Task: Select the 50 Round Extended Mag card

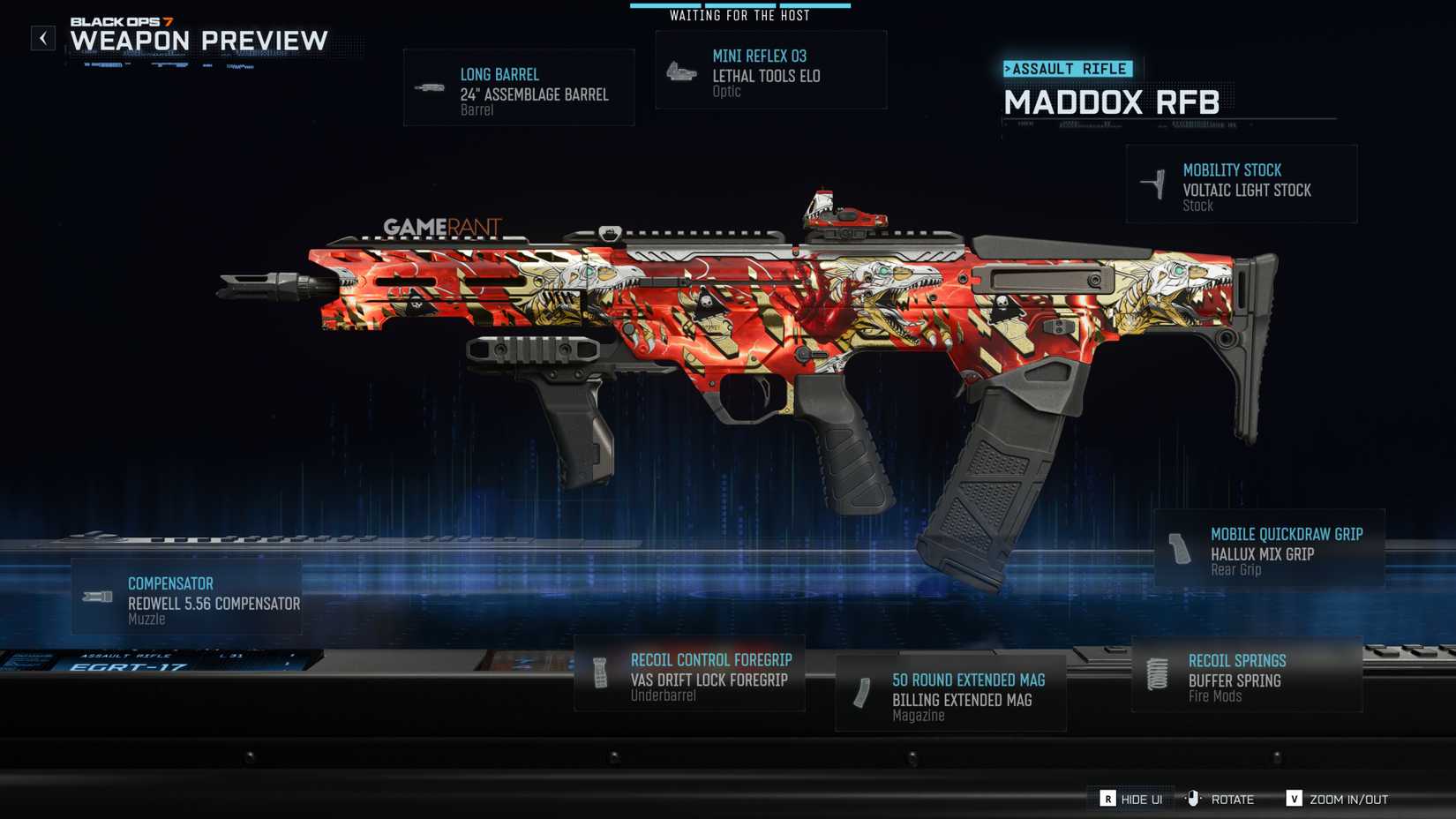Action: 951,693
